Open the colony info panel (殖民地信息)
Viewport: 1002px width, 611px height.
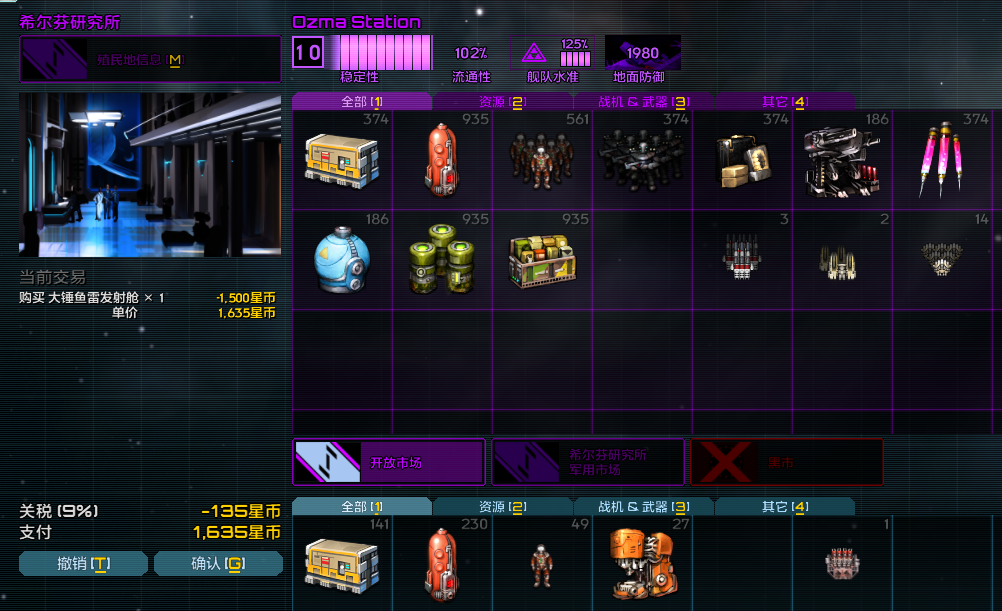150,61
